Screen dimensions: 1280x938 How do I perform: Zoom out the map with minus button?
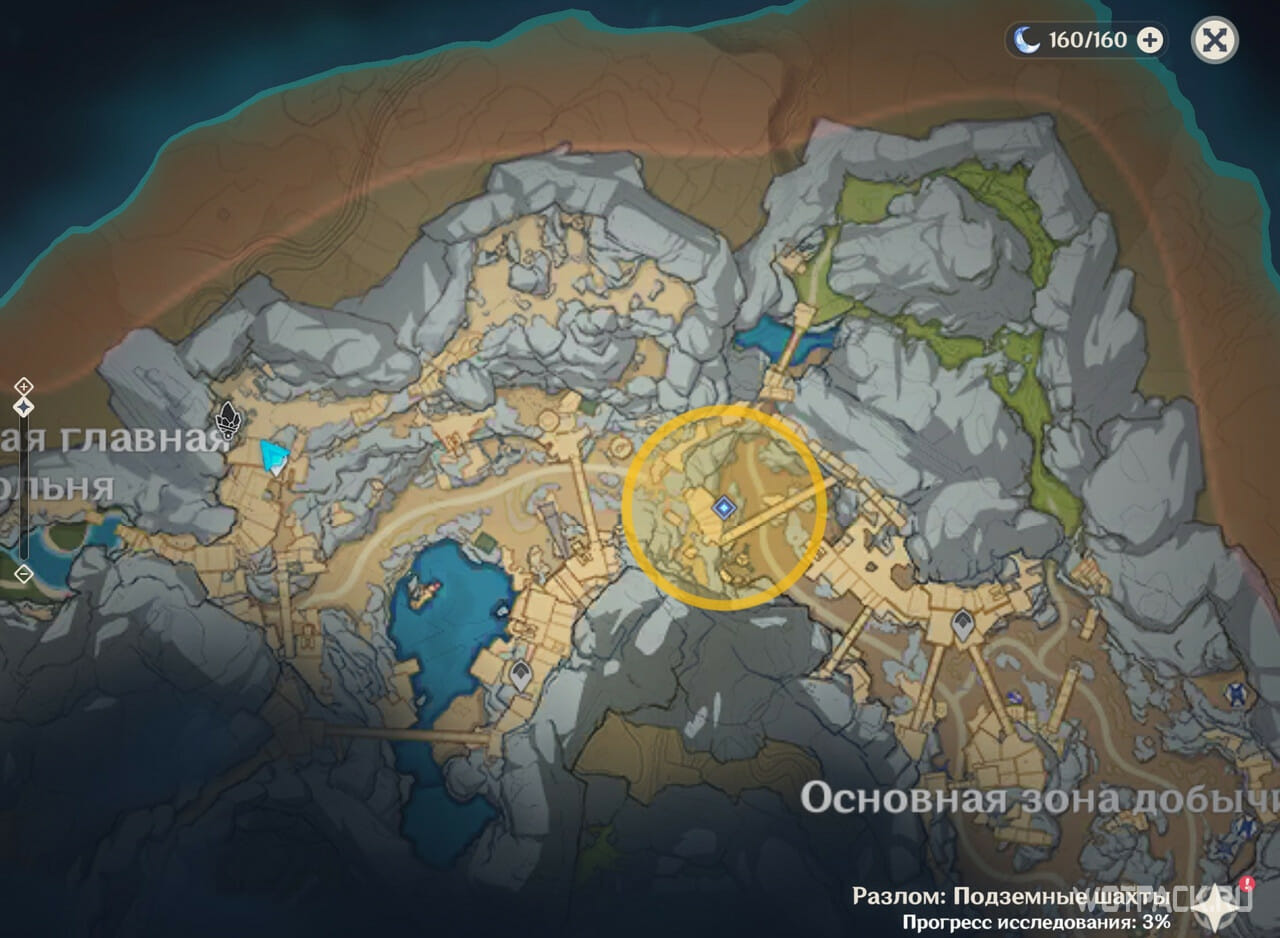24,574
